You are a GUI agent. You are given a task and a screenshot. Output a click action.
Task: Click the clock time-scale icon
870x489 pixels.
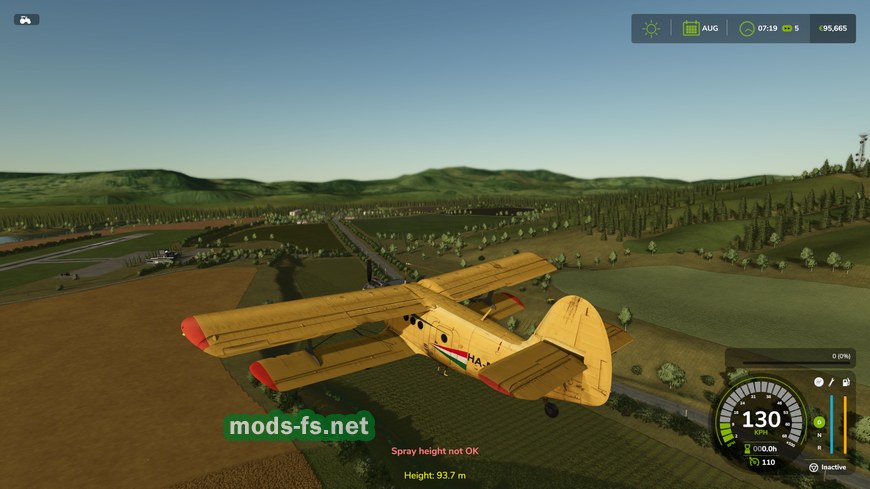point(746,28)
